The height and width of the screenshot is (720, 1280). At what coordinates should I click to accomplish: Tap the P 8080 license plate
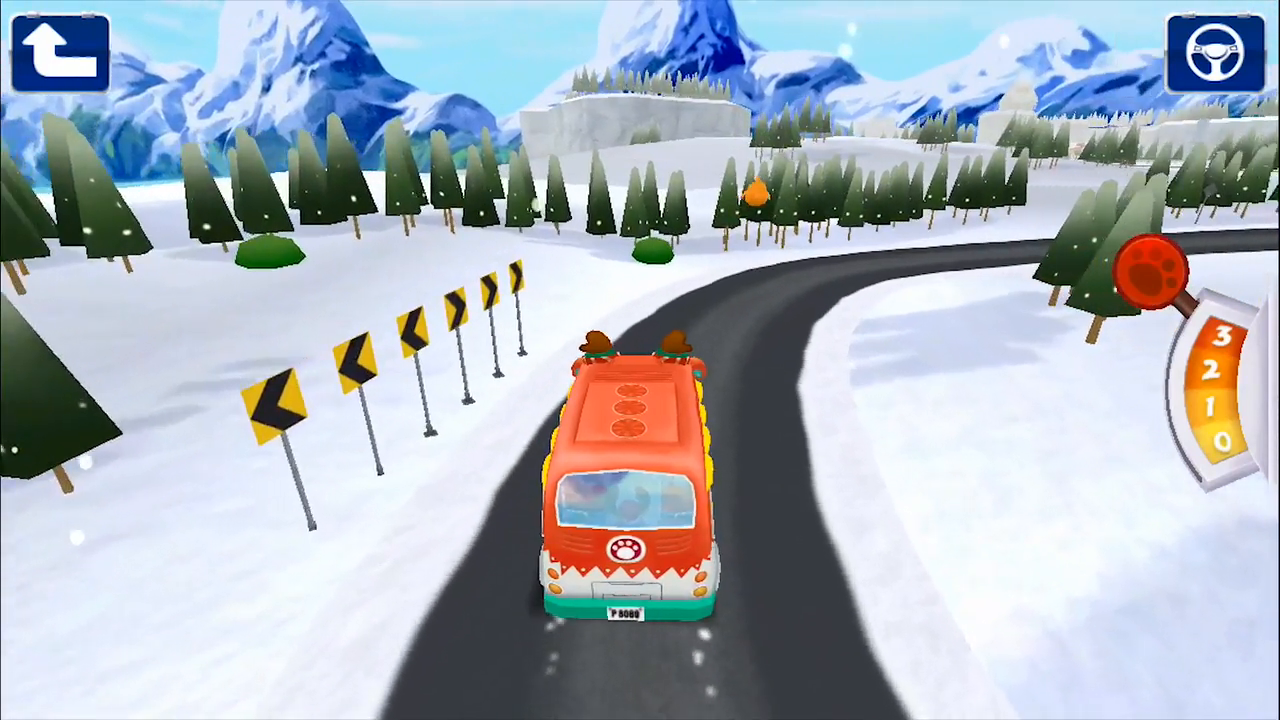coord(623,613)
